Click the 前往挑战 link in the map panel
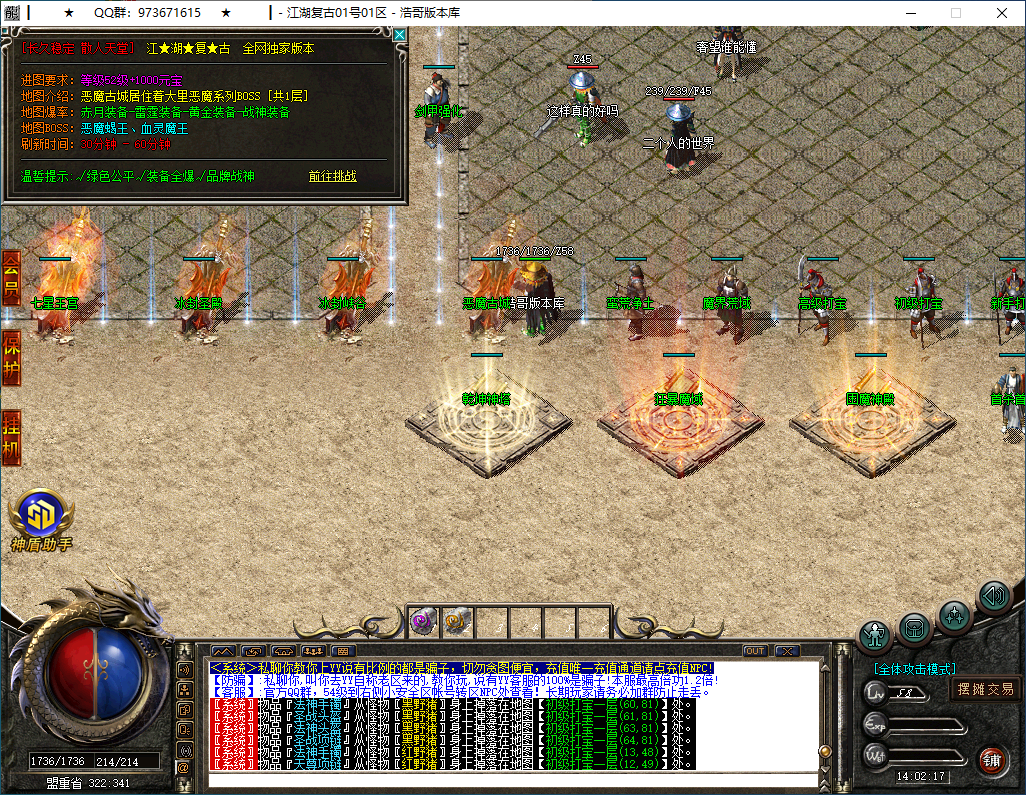 (x=332, y=176)
